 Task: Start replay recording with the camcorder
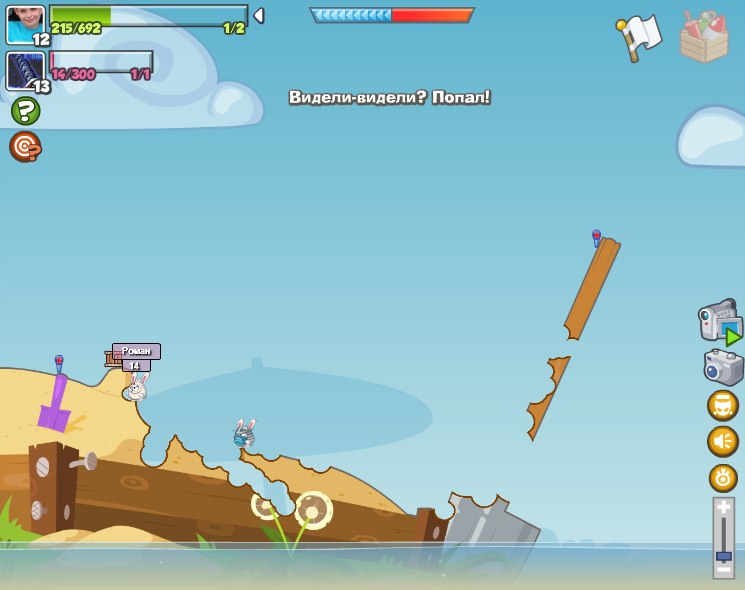pos(721,323)
